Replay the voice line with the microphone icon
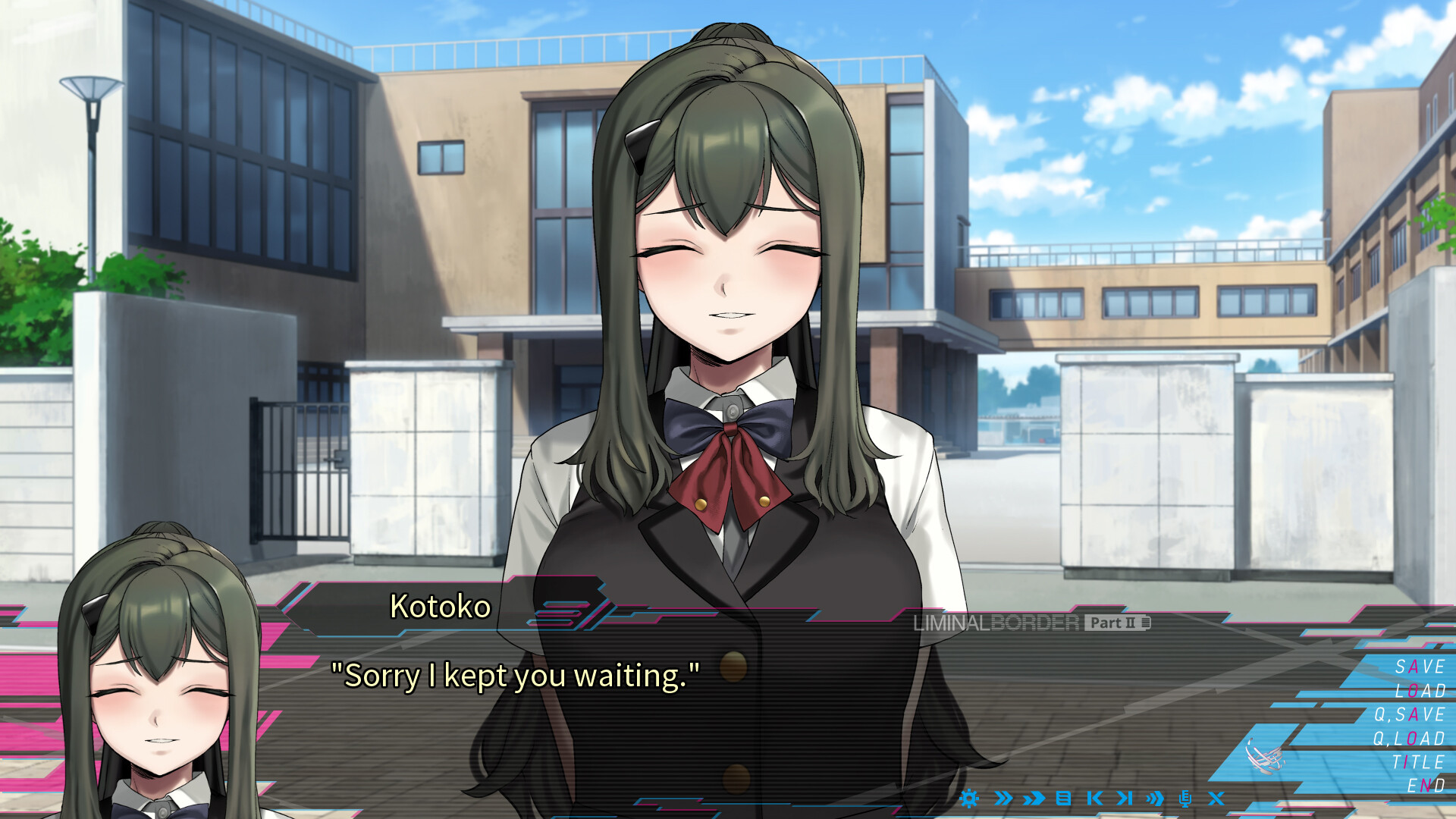1456x819 pixels. [x=1185, y=798]
